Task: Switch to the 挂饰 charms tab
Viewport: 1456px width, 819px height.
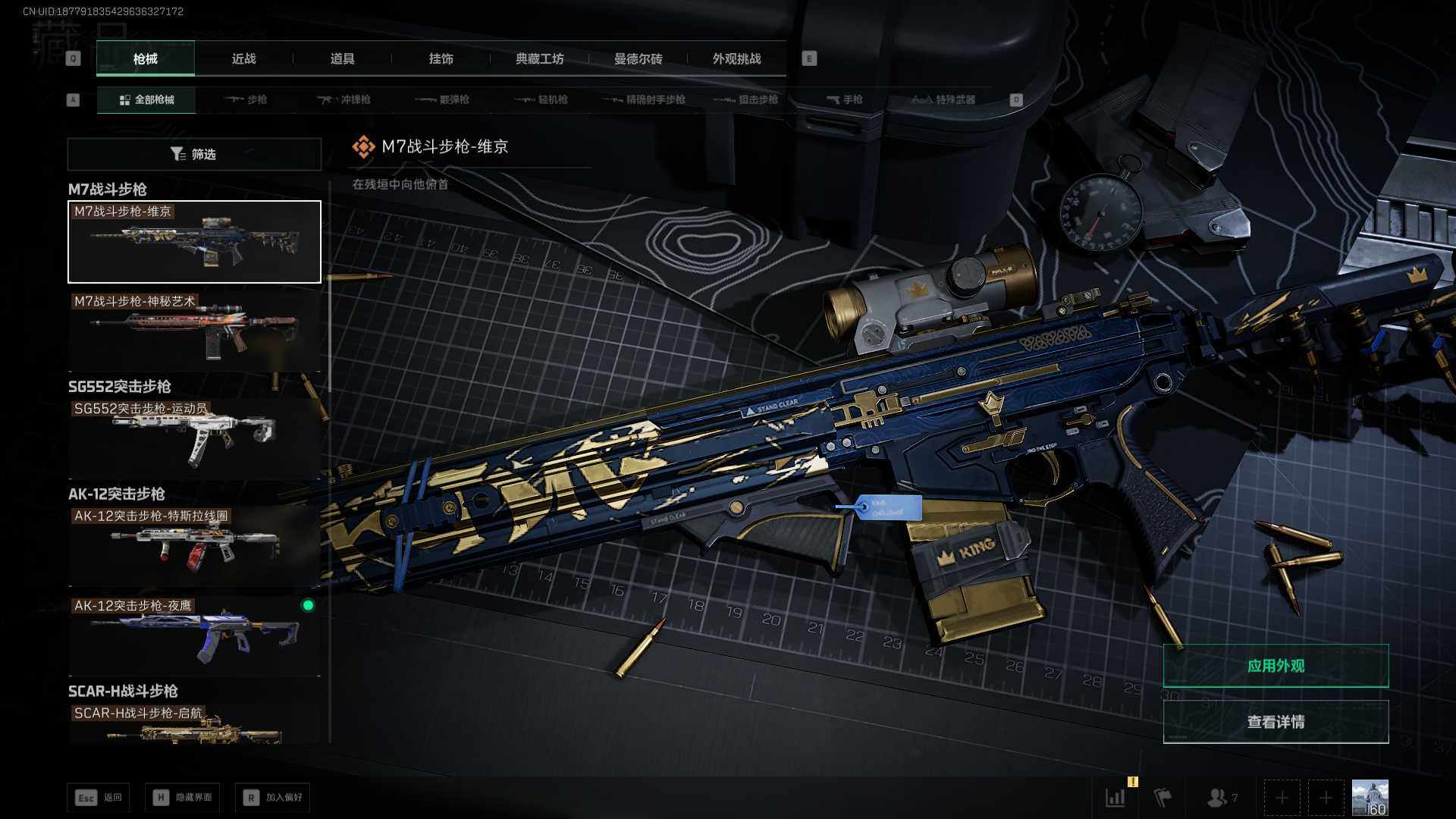Action: point(441,58)
